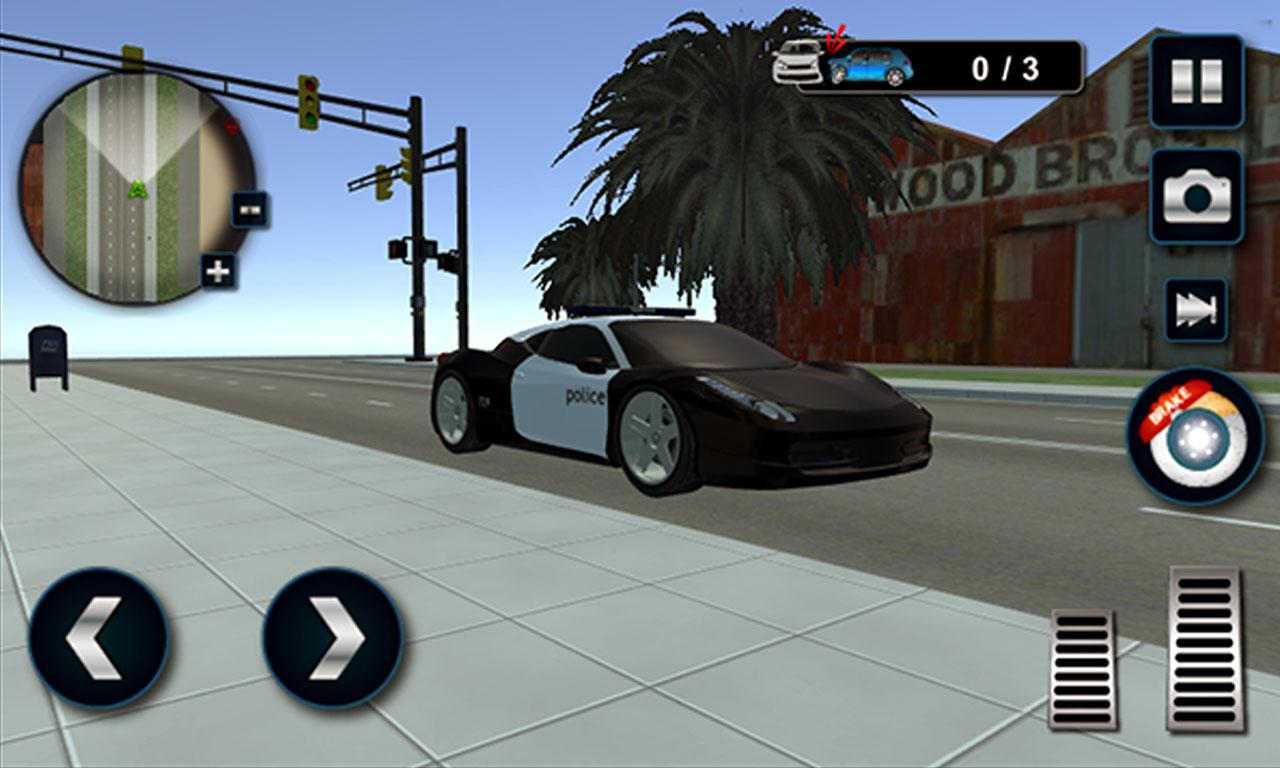Zoom in on the minimap
This screenshot has height=768, width=1280.
point(218,270)
